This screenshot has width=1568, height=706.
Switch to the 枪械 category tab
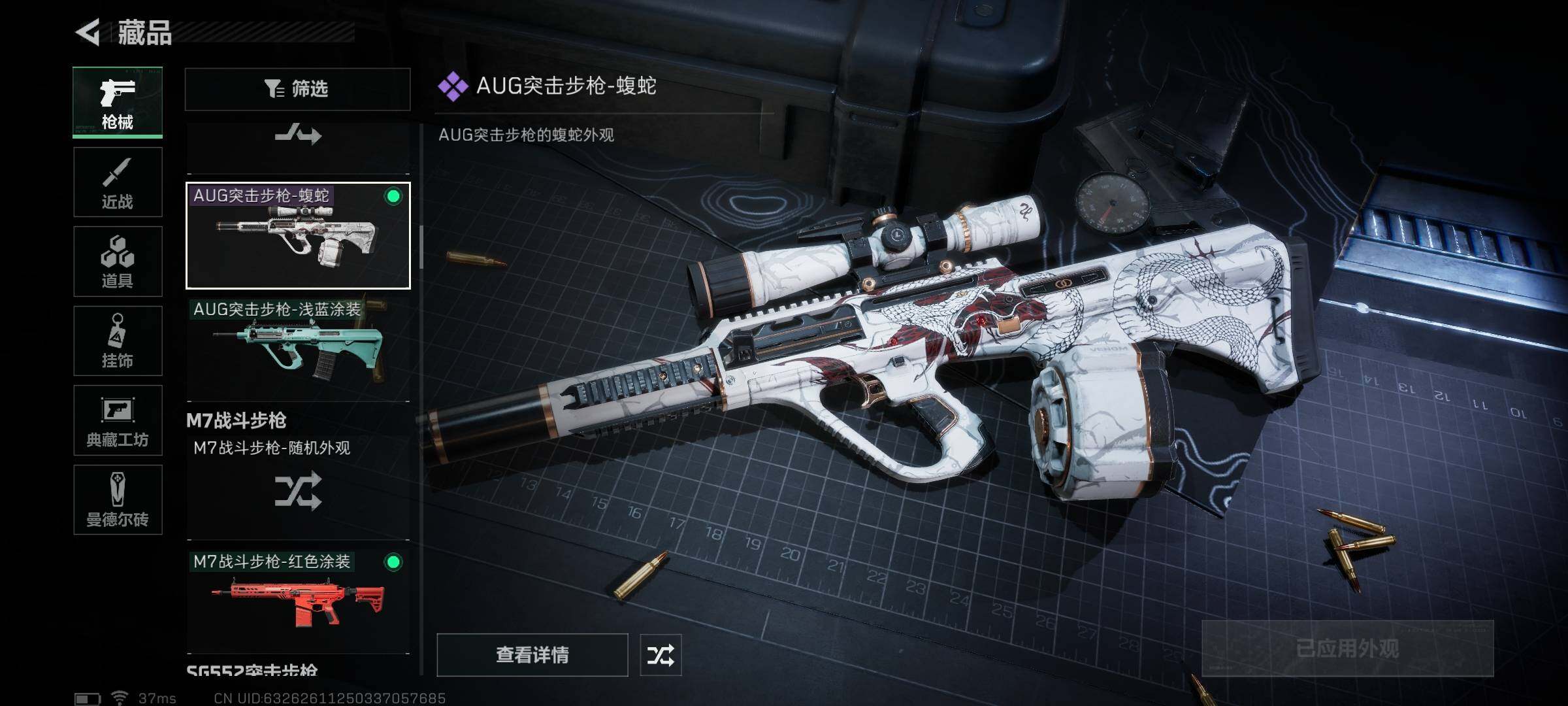point(118,102)
